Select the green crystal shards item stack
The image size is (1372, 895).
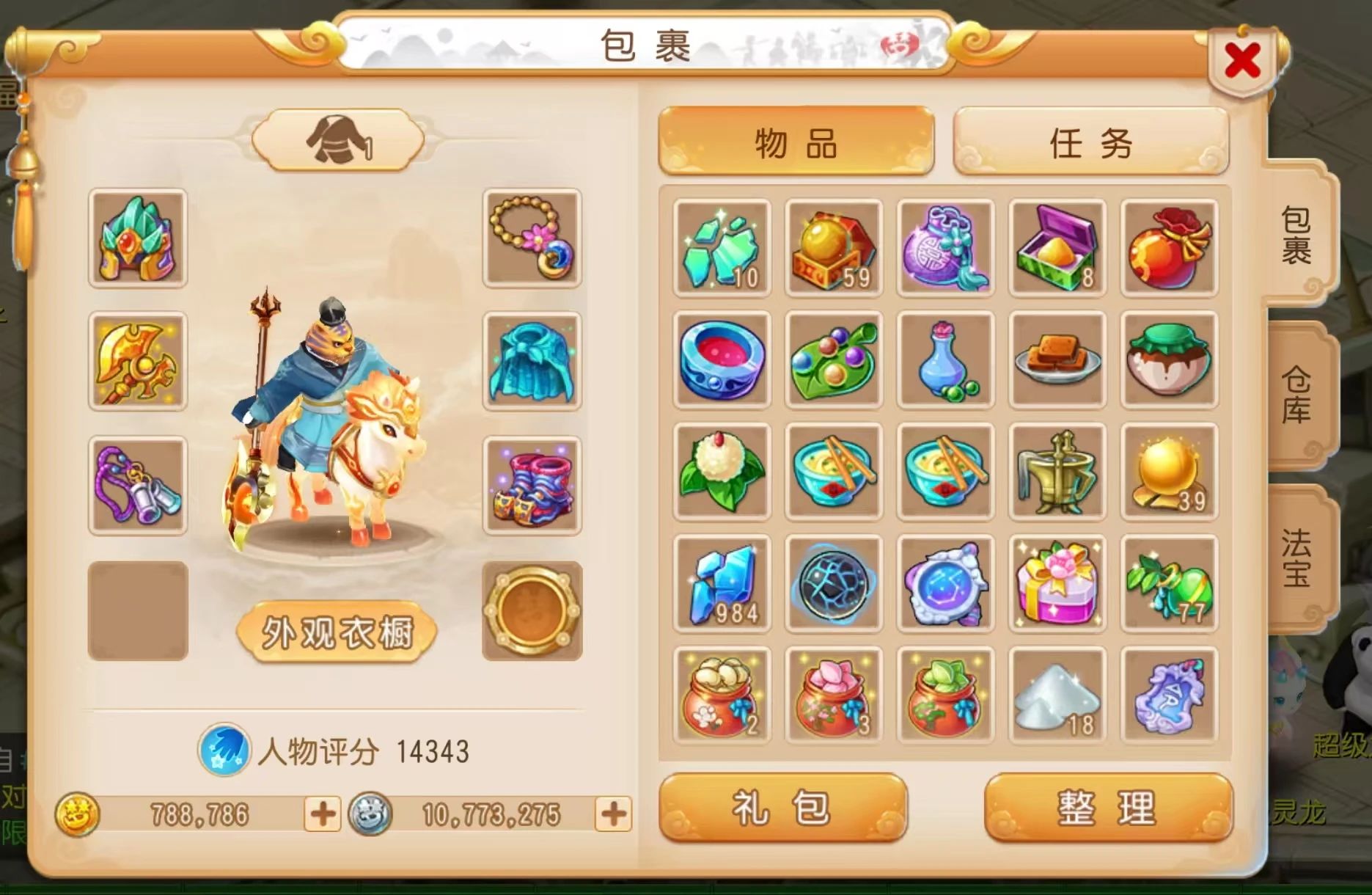coord(721,247)
